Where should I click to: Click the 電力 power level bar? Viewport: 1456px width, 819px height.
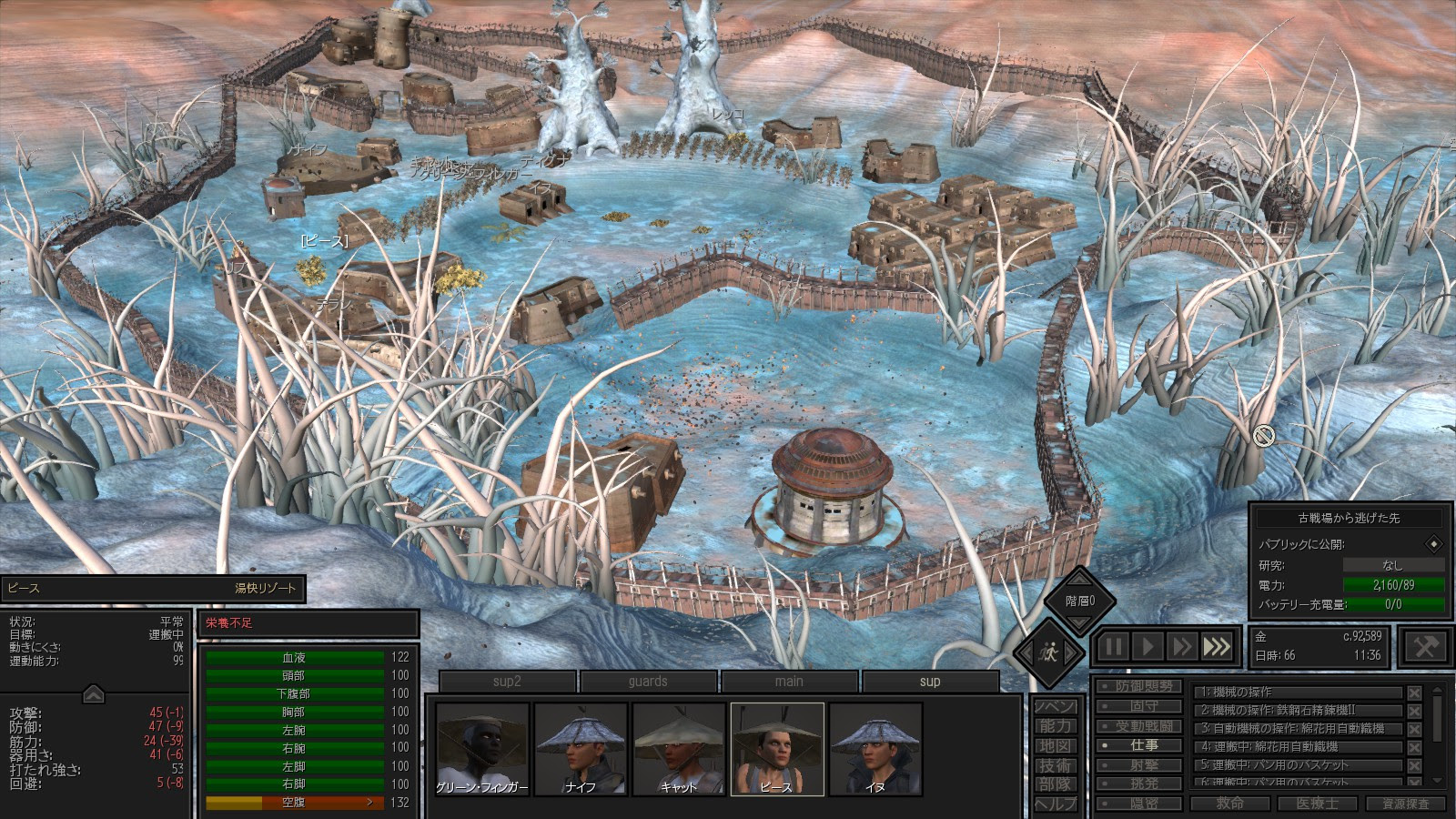pyautogui.click(x=1393, y=584)
